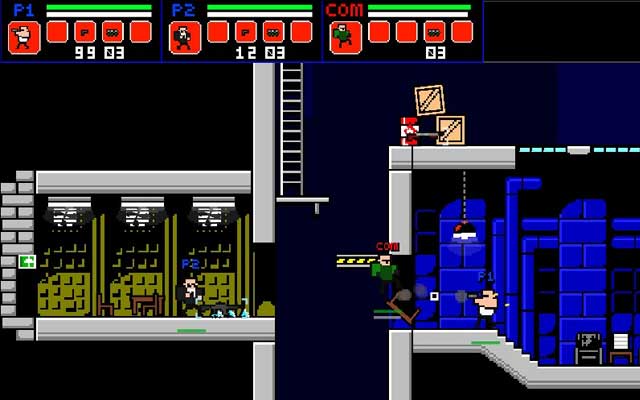640x400 pixels.
Task: Choose P2's pistol weapon slot
Action: 246,31
